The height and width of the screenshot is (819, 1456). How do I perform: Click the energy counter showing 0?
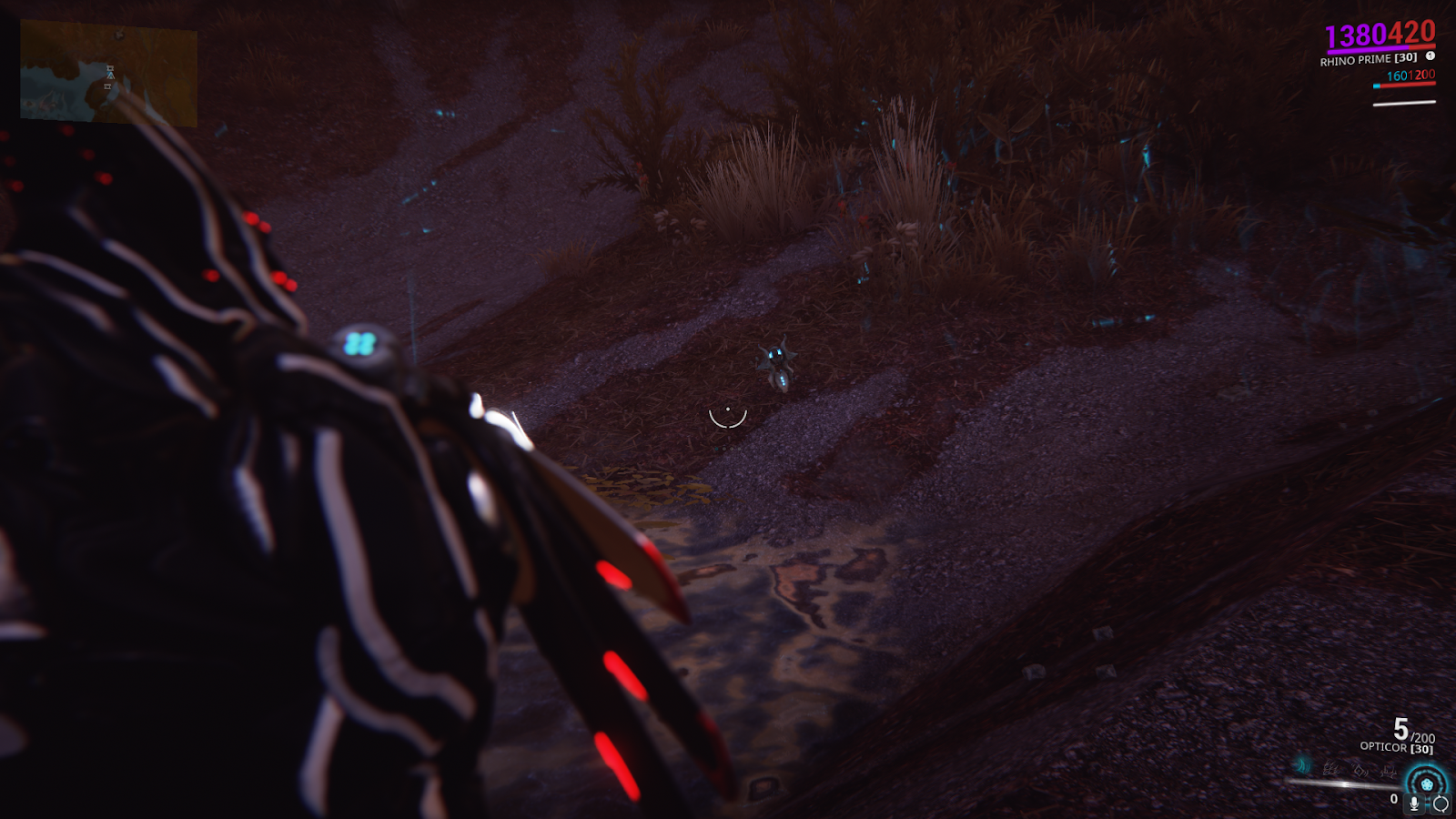(x=1393, y=799)
